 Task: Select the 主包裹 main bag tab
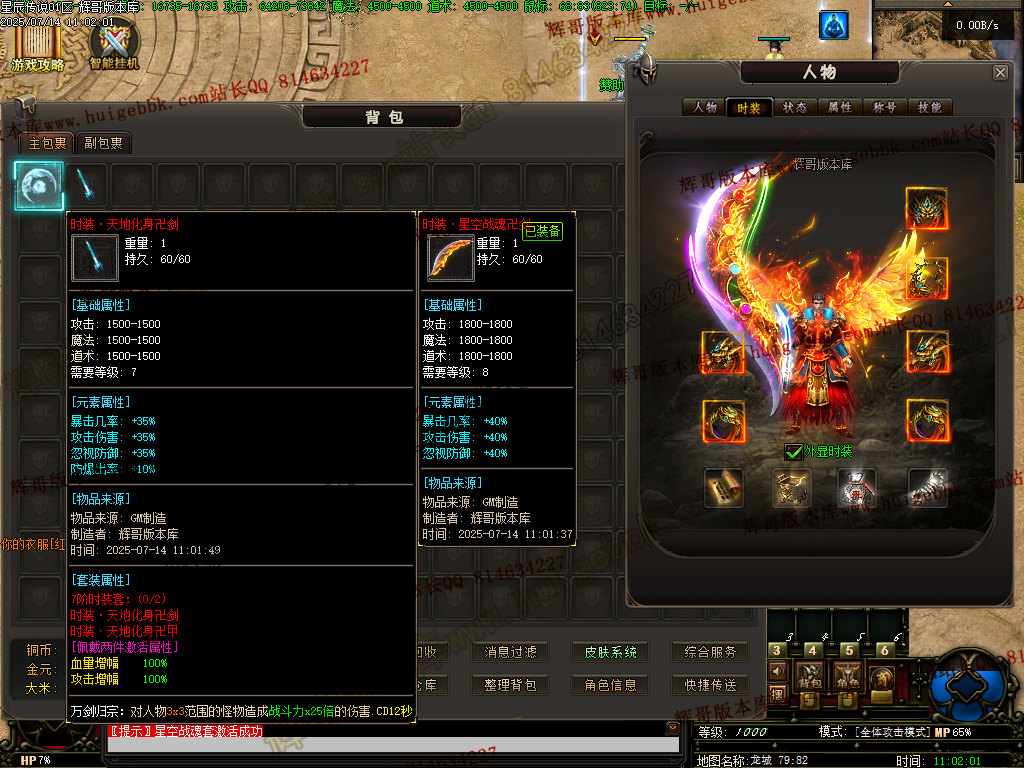click(x=47, y=143)
